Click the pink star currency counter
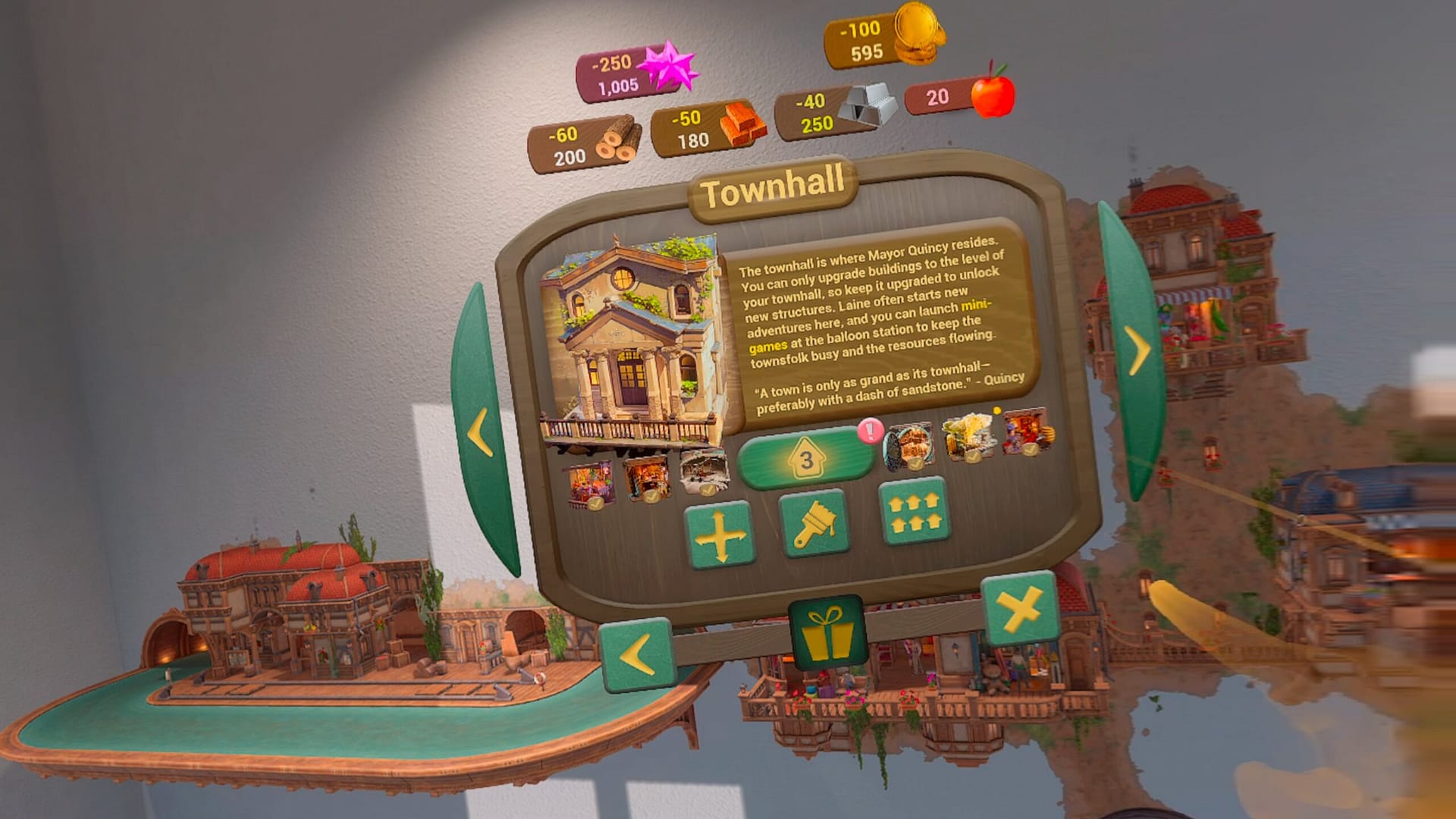Viewport: 1456px width, 819px height. click(623, 76)
